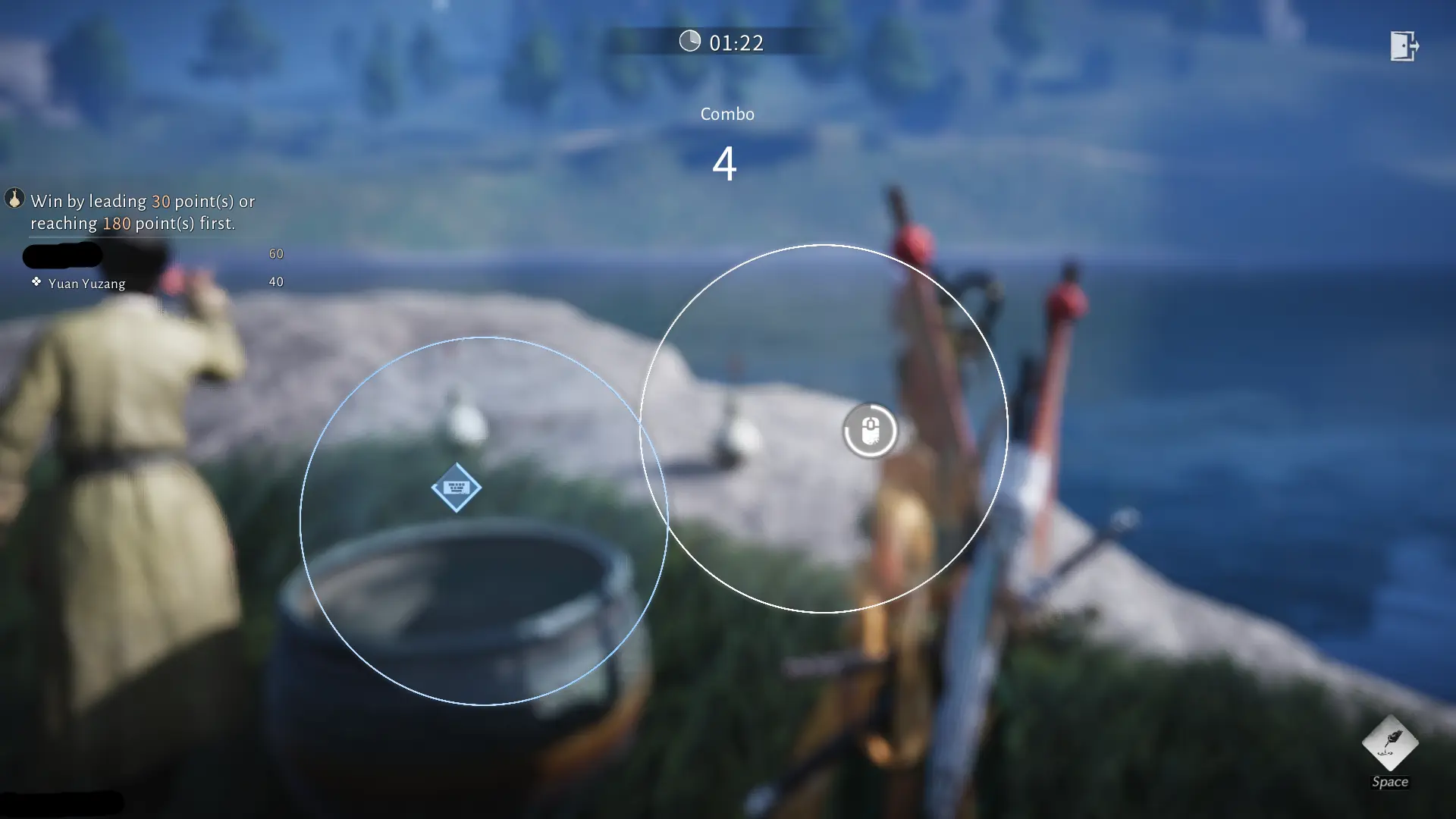Click the clock icon beside the timer
This screenshot has height=819, width=1456.
click(690, 42)
